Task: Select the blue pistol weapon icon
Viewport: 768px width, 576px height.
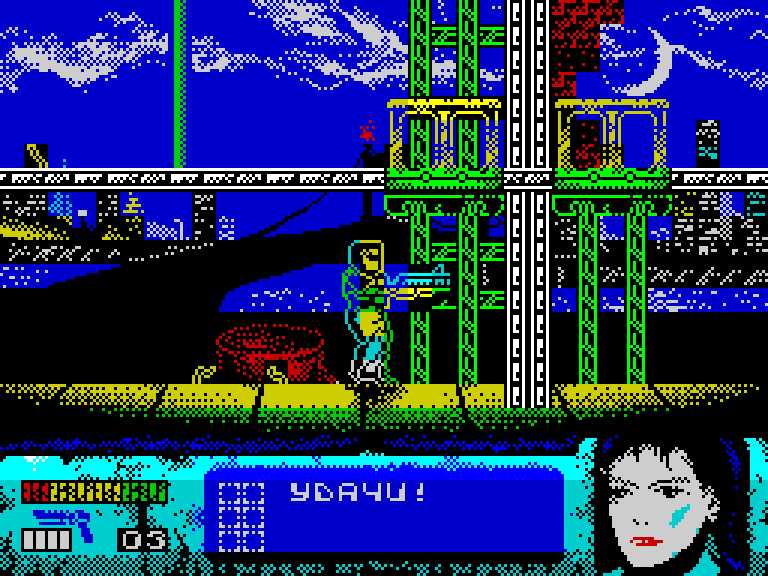Action: click(64, 517)
